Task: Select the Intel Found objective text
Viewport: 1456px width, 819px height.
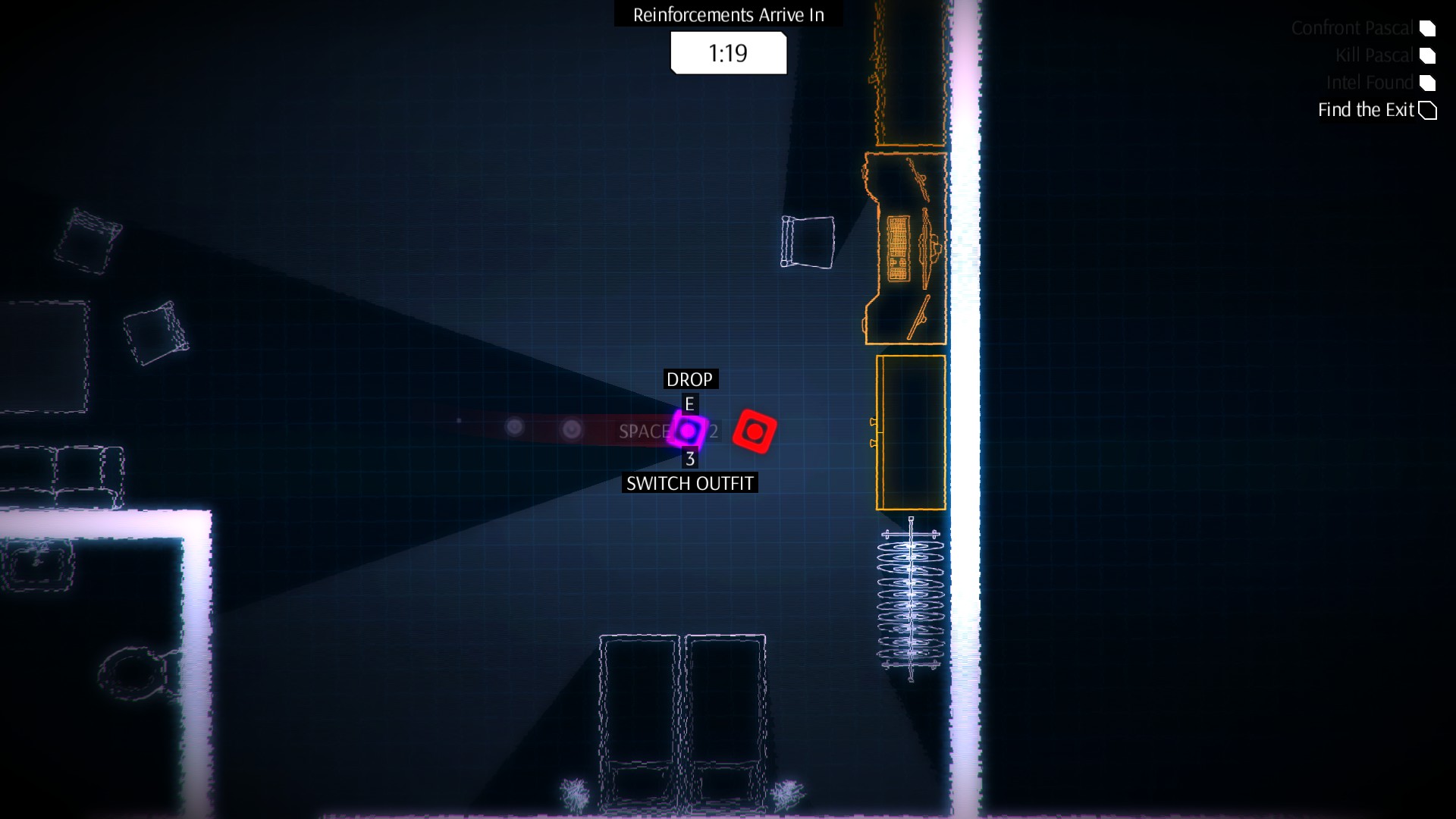Action: [1370, 83]
